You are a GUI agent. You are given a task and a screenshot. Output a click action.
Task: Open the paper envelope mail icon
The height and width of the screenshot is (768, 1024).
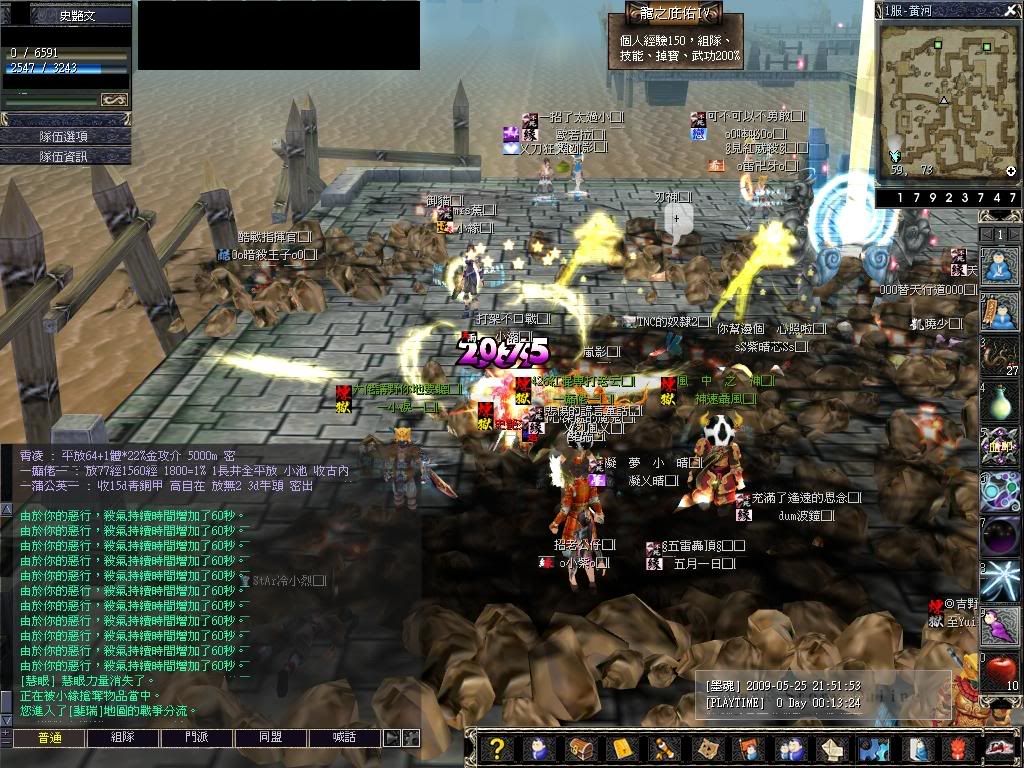(x=833, y=749)
